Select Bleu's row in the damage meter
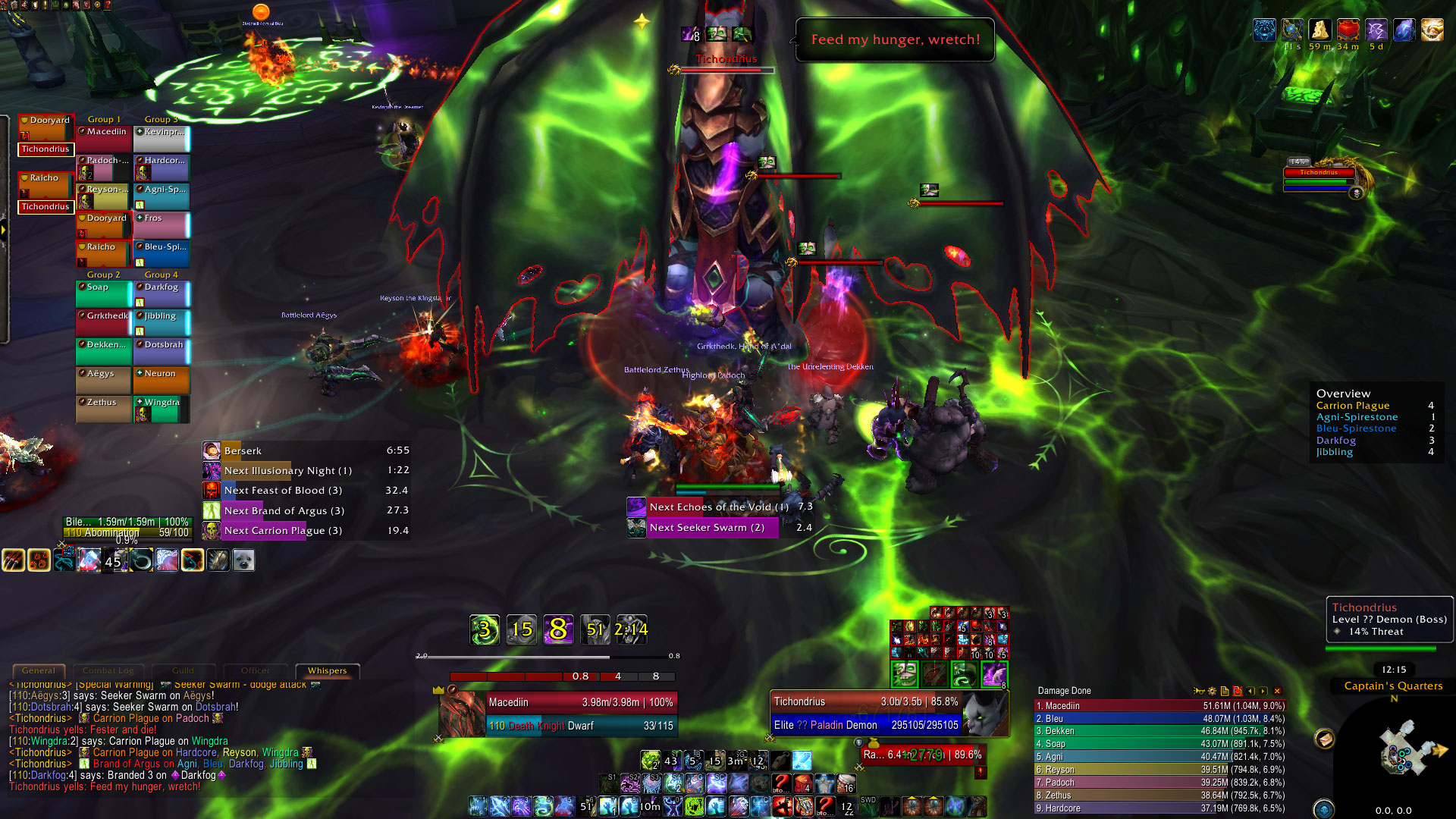1456x819 pixels. pos(1159,718)
